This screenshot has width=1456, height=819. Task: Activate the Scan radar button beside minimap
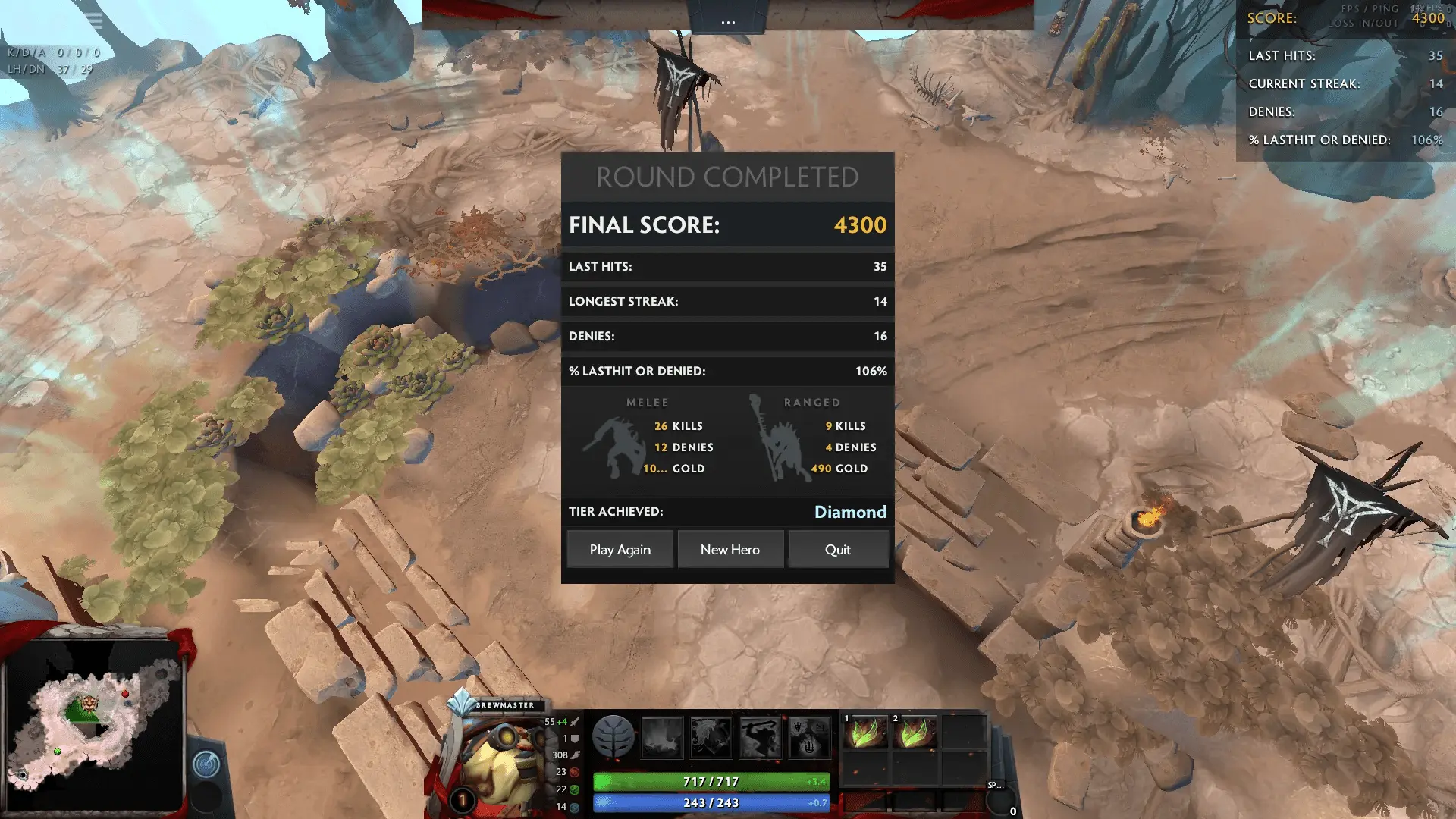206,764
